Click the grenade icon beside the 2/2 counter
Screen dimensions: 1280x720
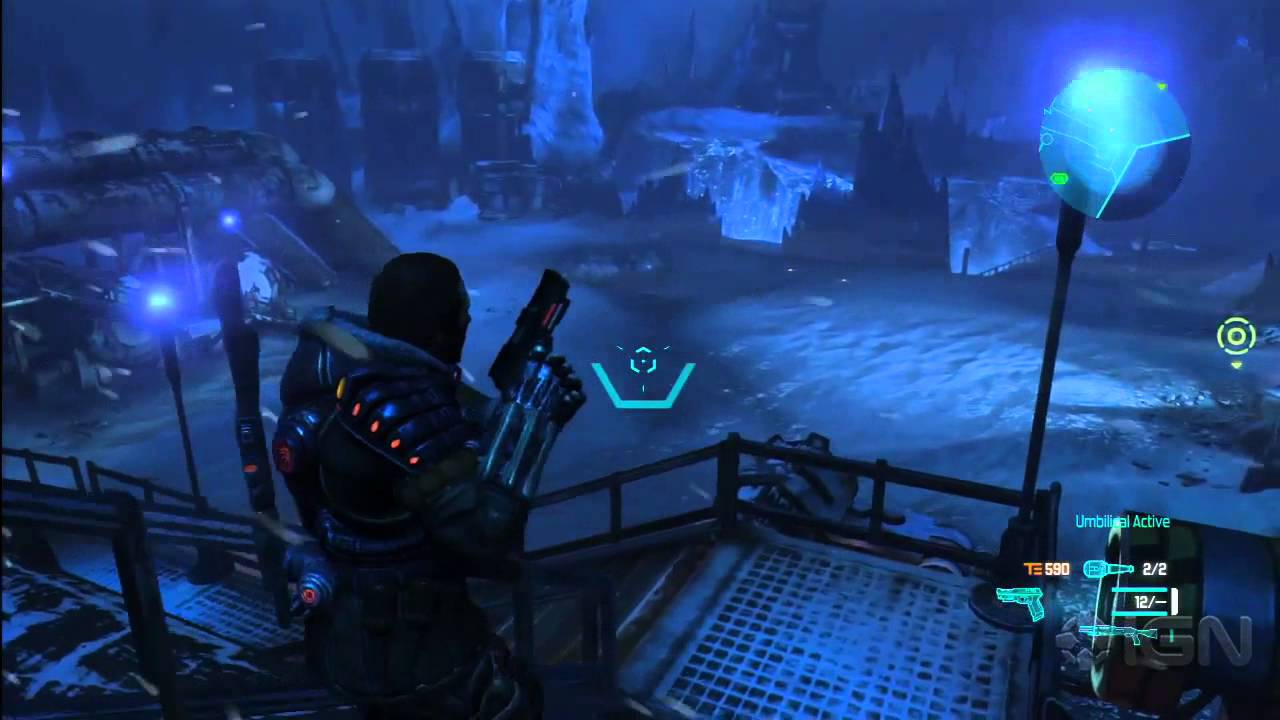pyautogui.click(x=1108, y=569)
